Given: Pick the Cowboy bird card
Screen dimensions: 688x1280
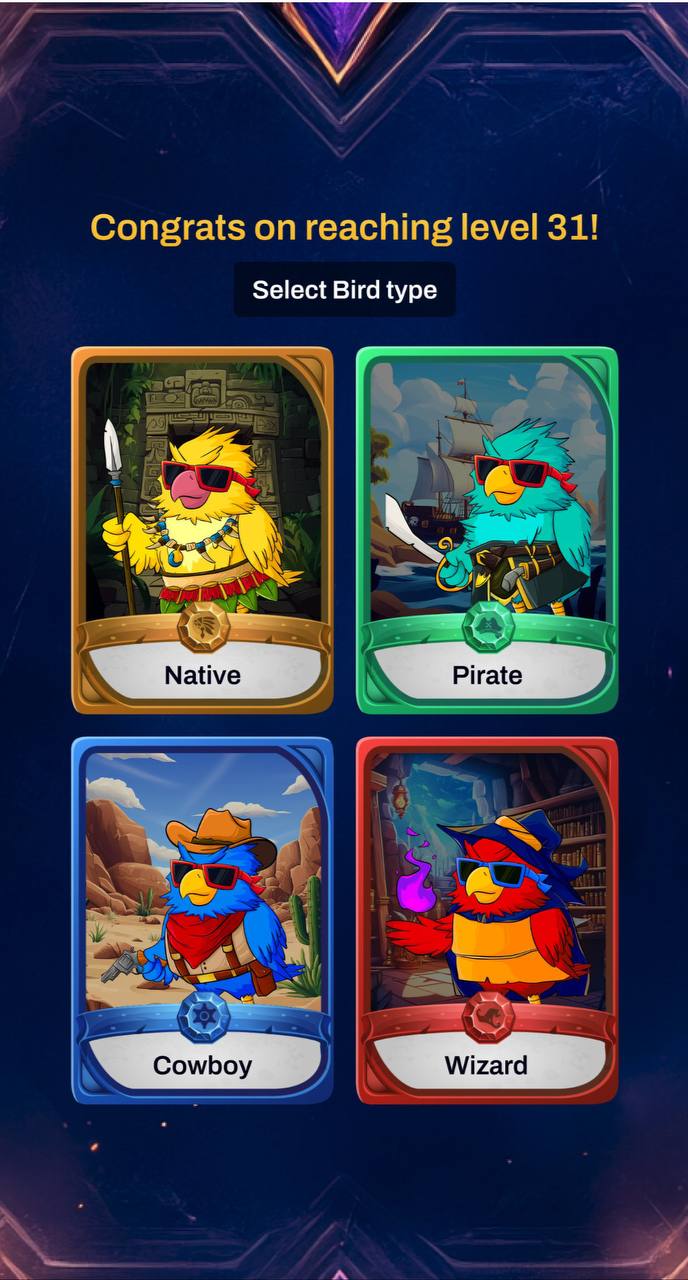Looking at the screenshot, I should 202,920.
